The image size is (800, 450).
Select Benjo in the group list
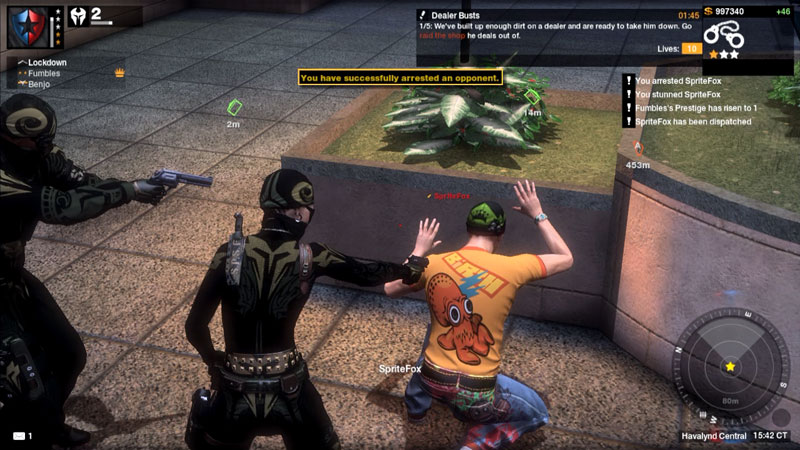39,84
